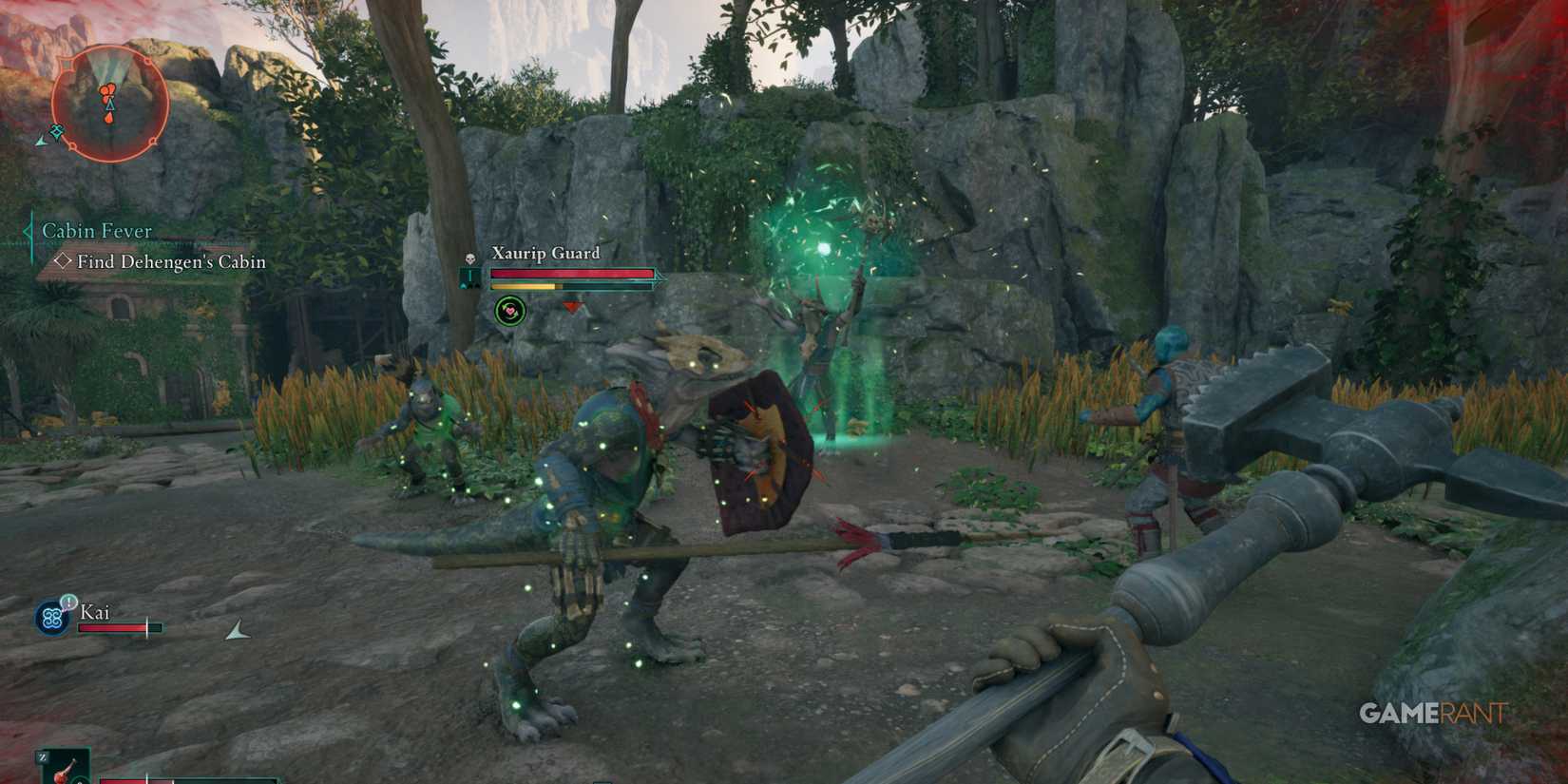1568x784 pixels.
Task: Click the Z keybind label on the quickslot
Action: click(43, 756)
